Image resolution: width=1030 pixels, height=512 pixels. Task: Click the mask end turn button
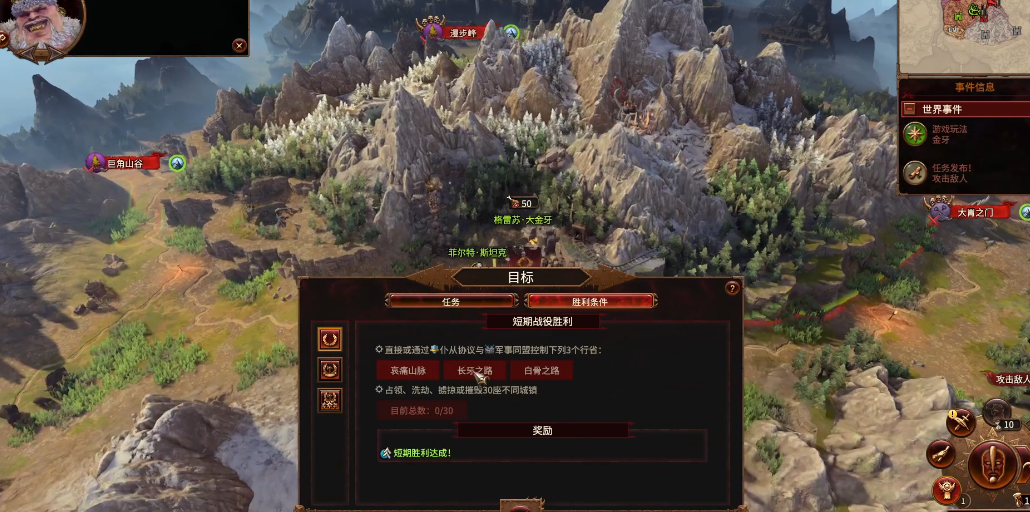pyautogui.click(x=1000, y=467)
